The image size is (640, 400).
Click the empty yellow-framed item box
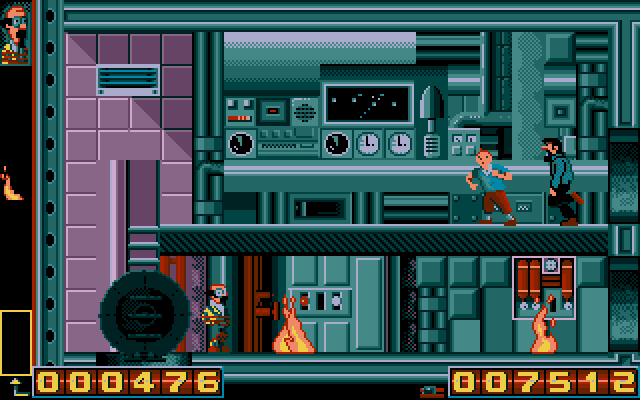[x=15, y=342]
